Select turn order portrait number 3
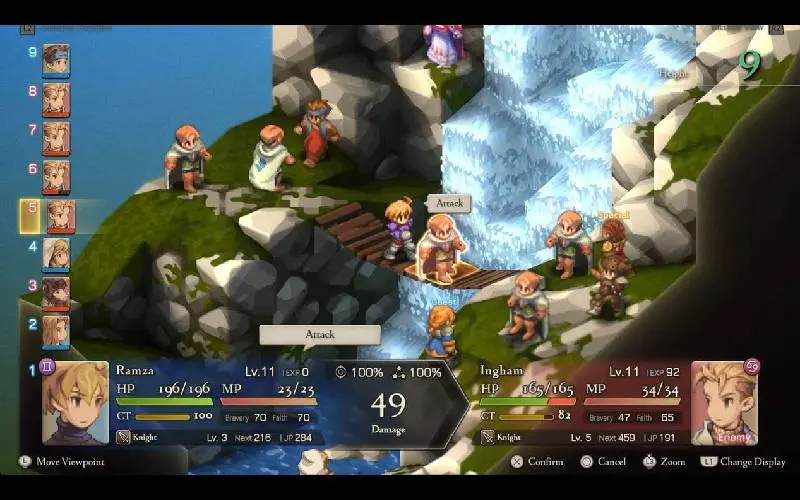The height and width of the screenshot is (500, 800). (56, 293)
